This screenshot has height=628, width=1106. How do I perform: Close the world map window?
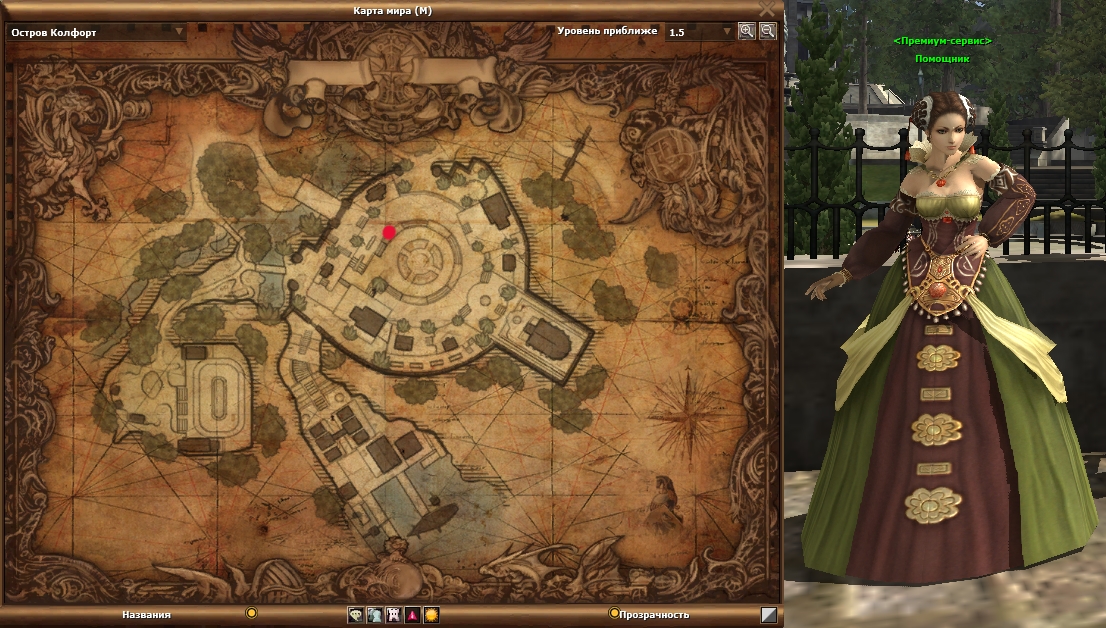(x=767, y=9)
